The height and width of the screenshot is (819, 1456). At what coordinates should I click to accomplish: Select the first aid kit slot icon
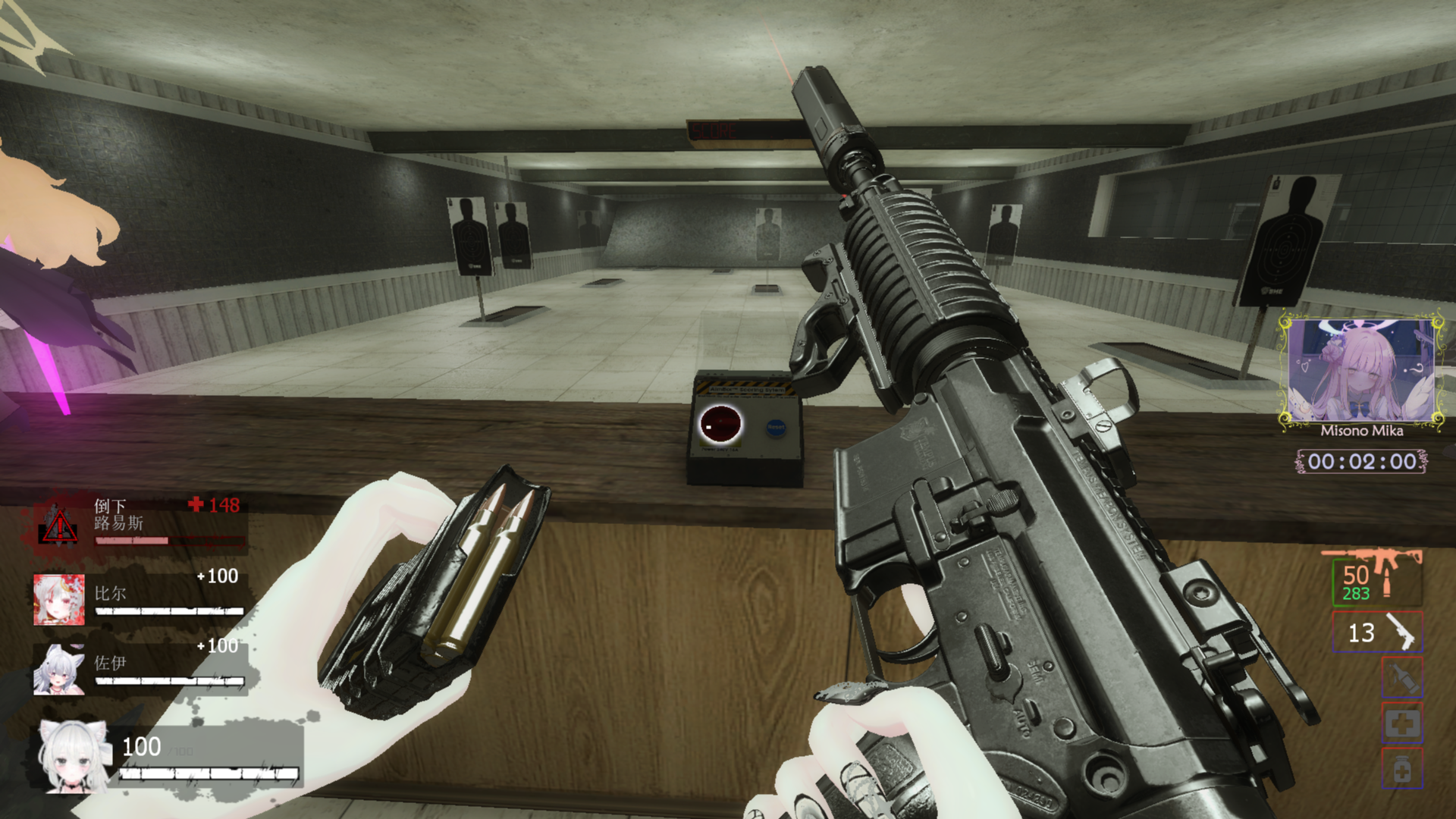point(1402,724)
